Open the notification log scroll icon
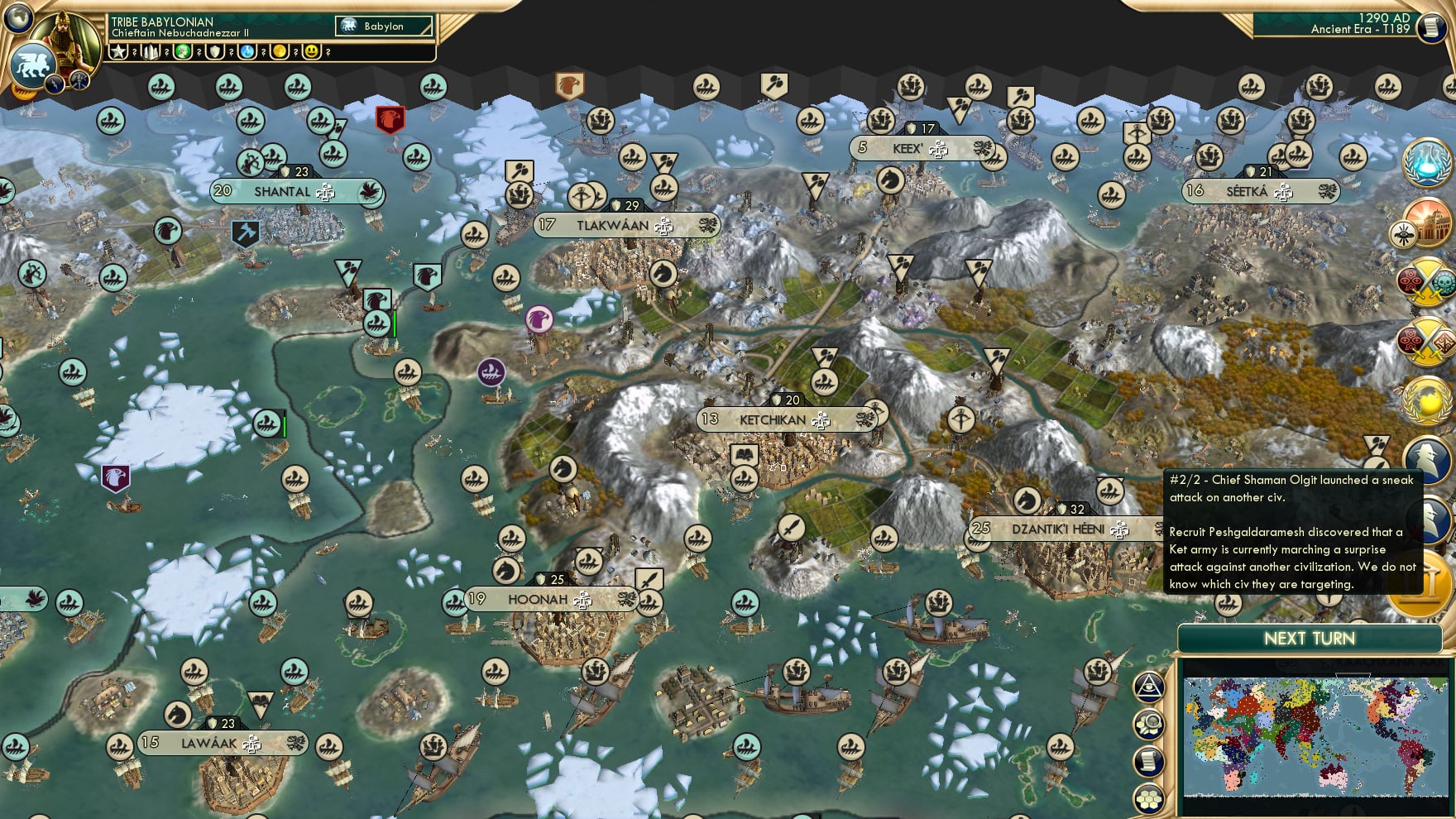This screenshot has width=1456, height=819. [x=1148, y=761]
